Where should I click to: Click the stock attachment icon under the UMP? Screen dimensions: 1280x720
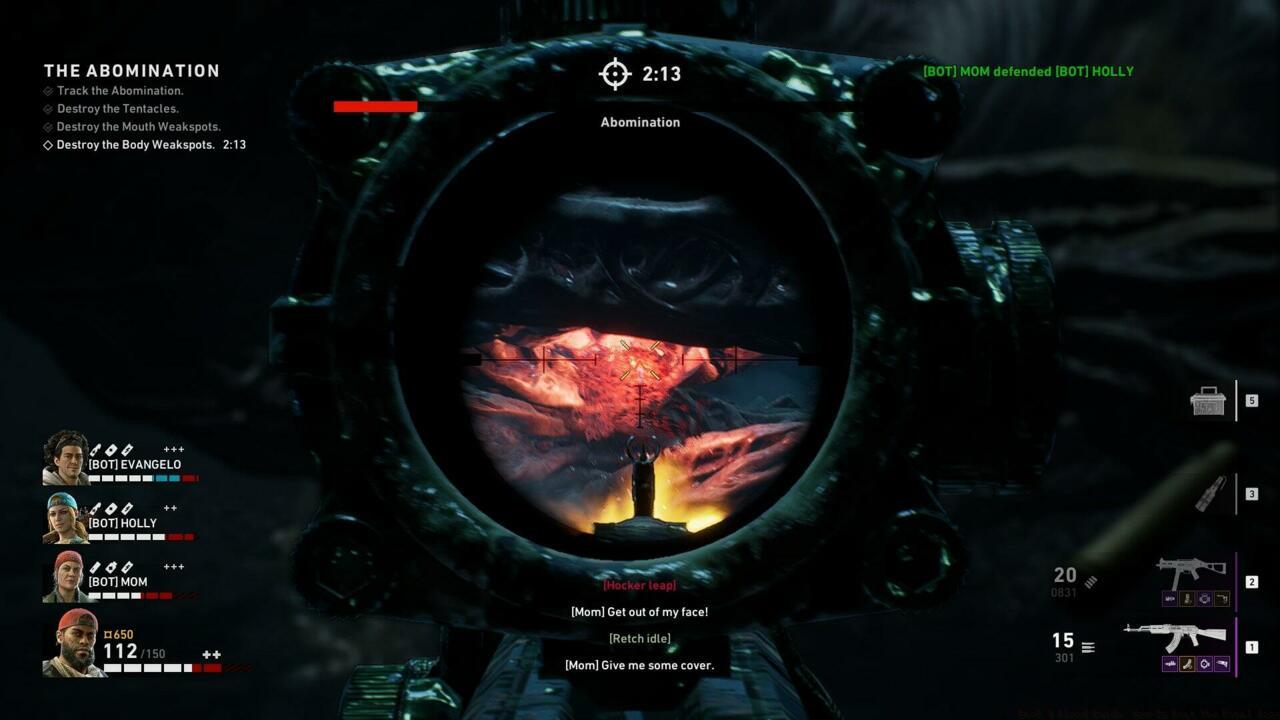pos(1223,598)
